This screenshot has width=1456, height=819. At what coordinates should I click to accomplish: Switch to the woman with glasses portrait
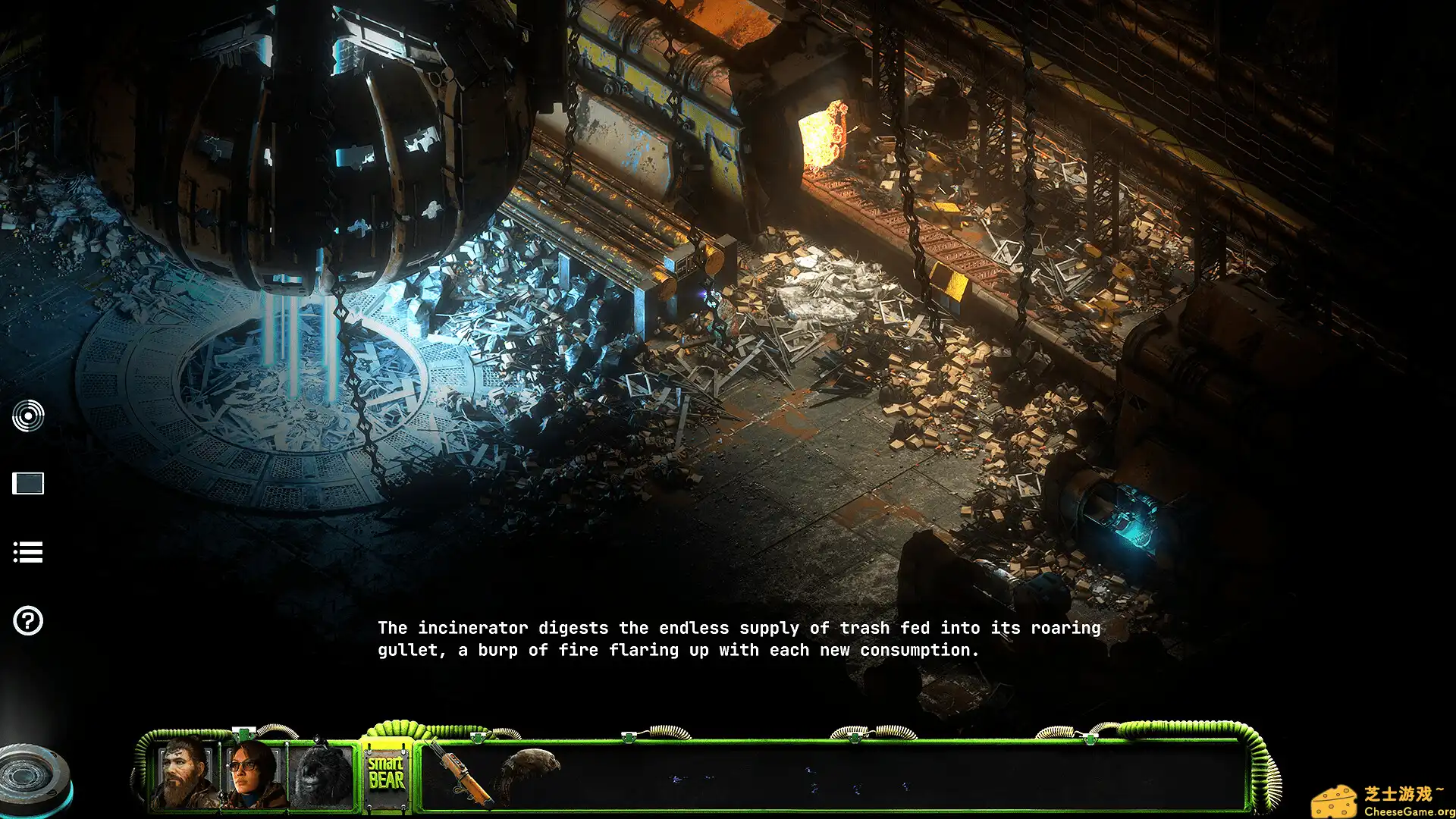252,775
